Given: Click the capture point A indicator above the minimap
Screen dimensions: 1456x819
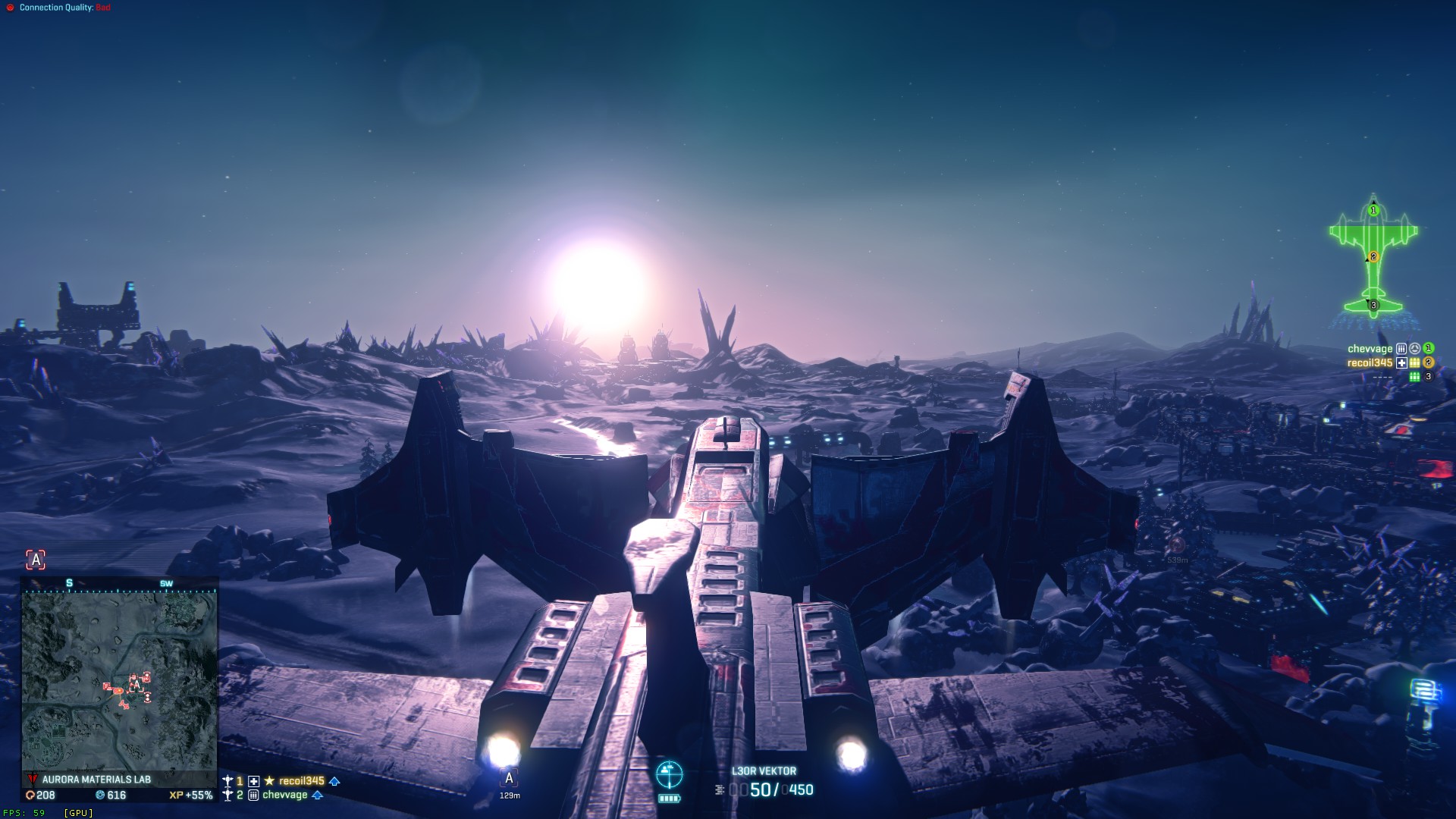Looking at the screenshot, I should point(36,560).
